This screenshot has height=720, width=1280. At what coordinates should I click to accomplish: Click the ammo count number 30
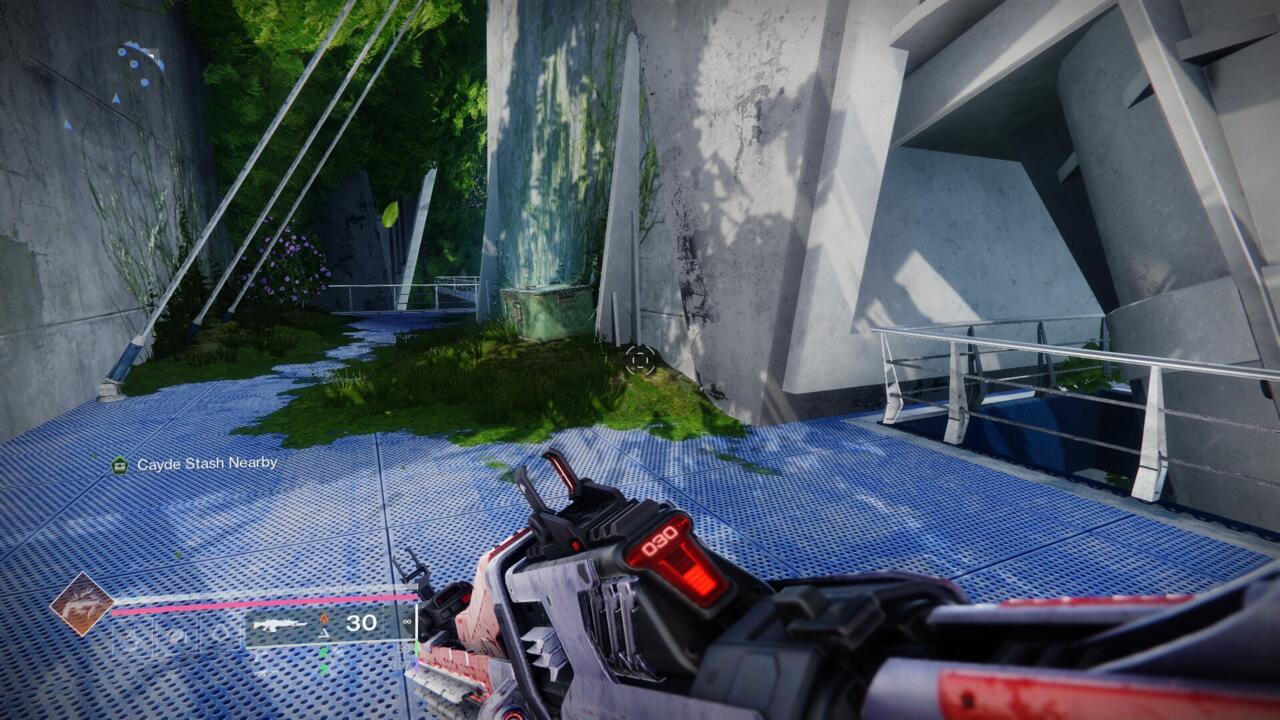tap(360, 623)
